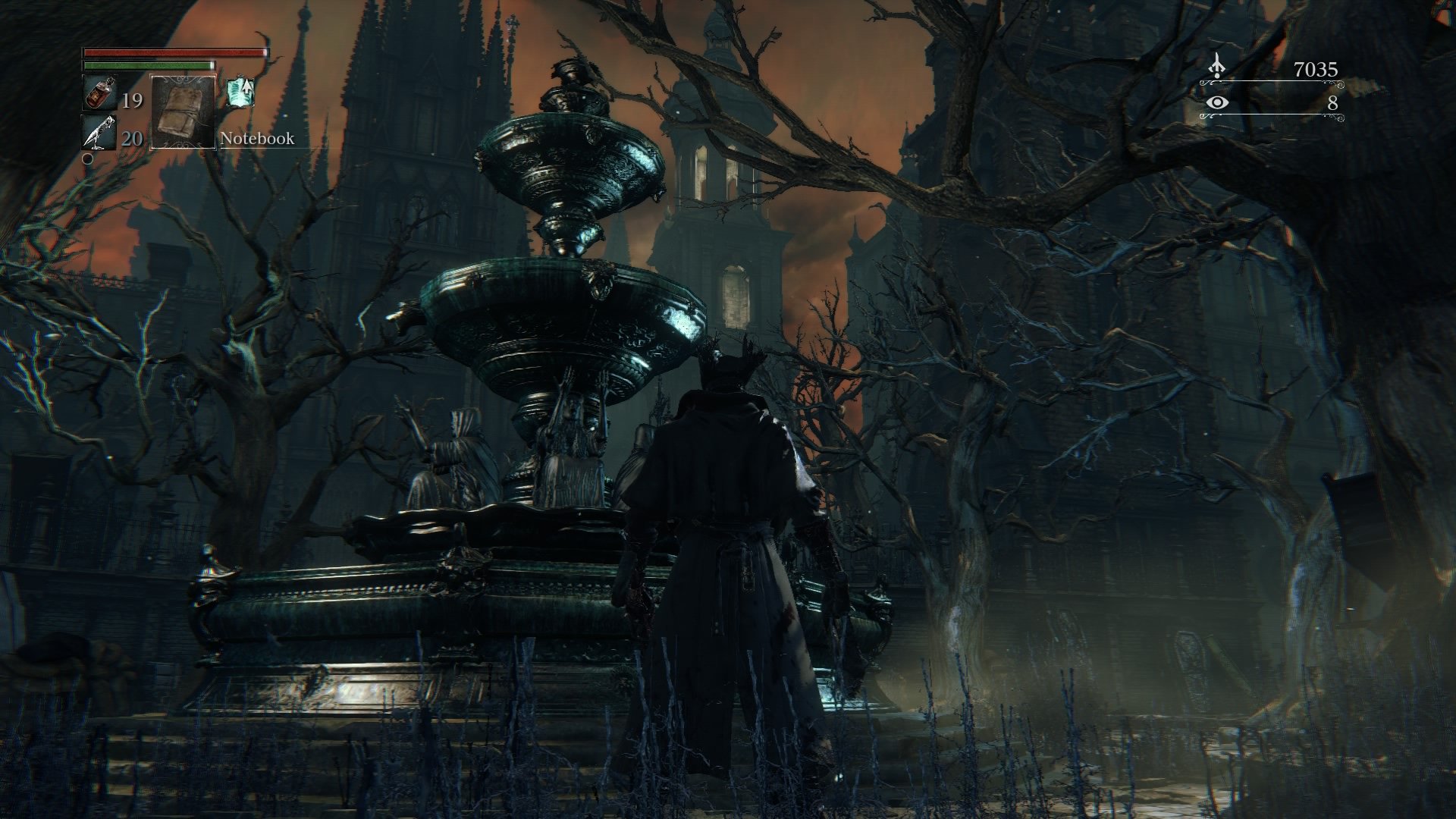
Task: Click the red health bar
Action: tap(174, 52)
